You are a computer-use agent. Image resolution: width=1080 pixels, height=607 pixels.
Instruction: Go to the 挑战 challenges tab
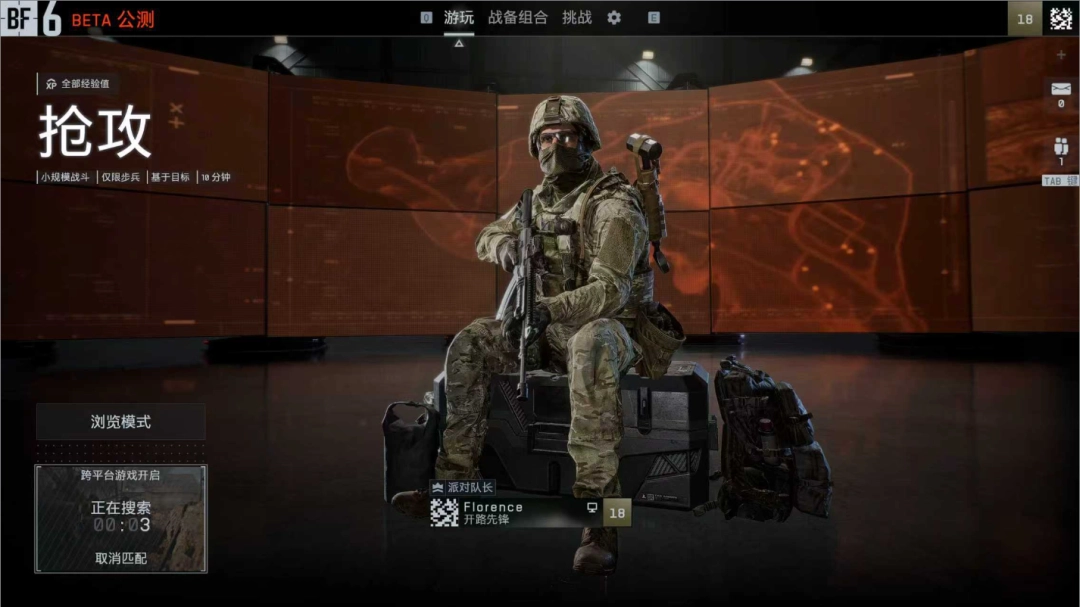coord(577,18)
